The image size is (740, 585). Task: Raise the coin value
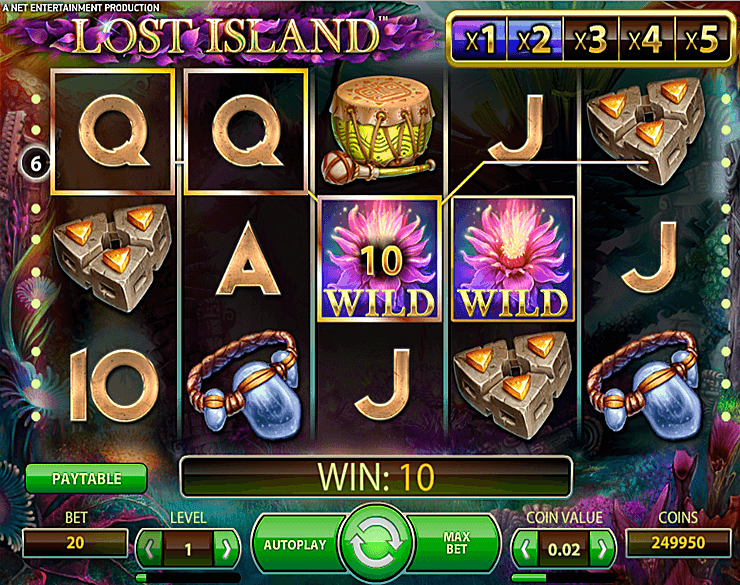point(602,547)
